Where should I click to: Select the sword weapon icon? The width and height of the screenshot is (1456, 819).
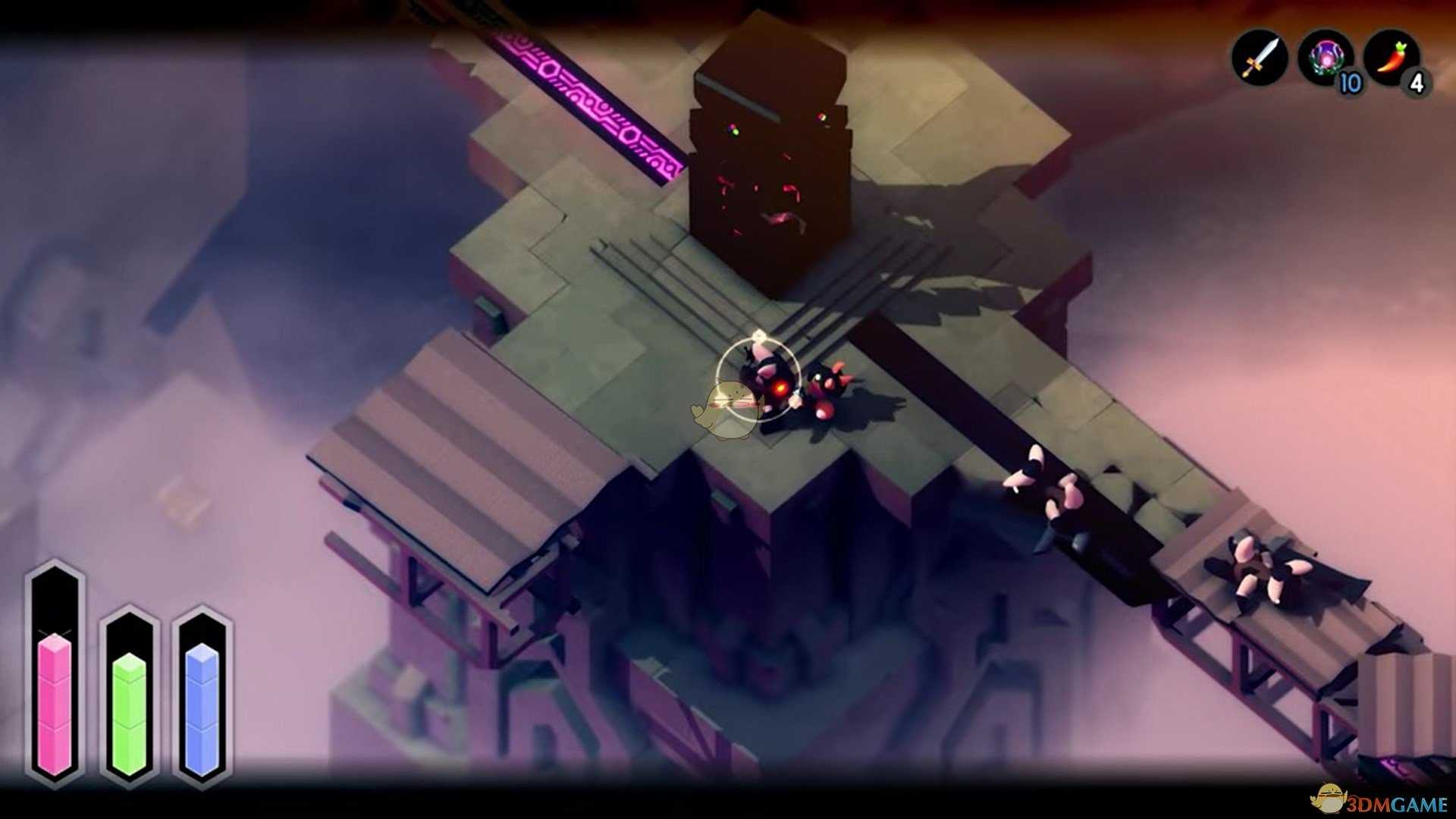(1260, 57)
